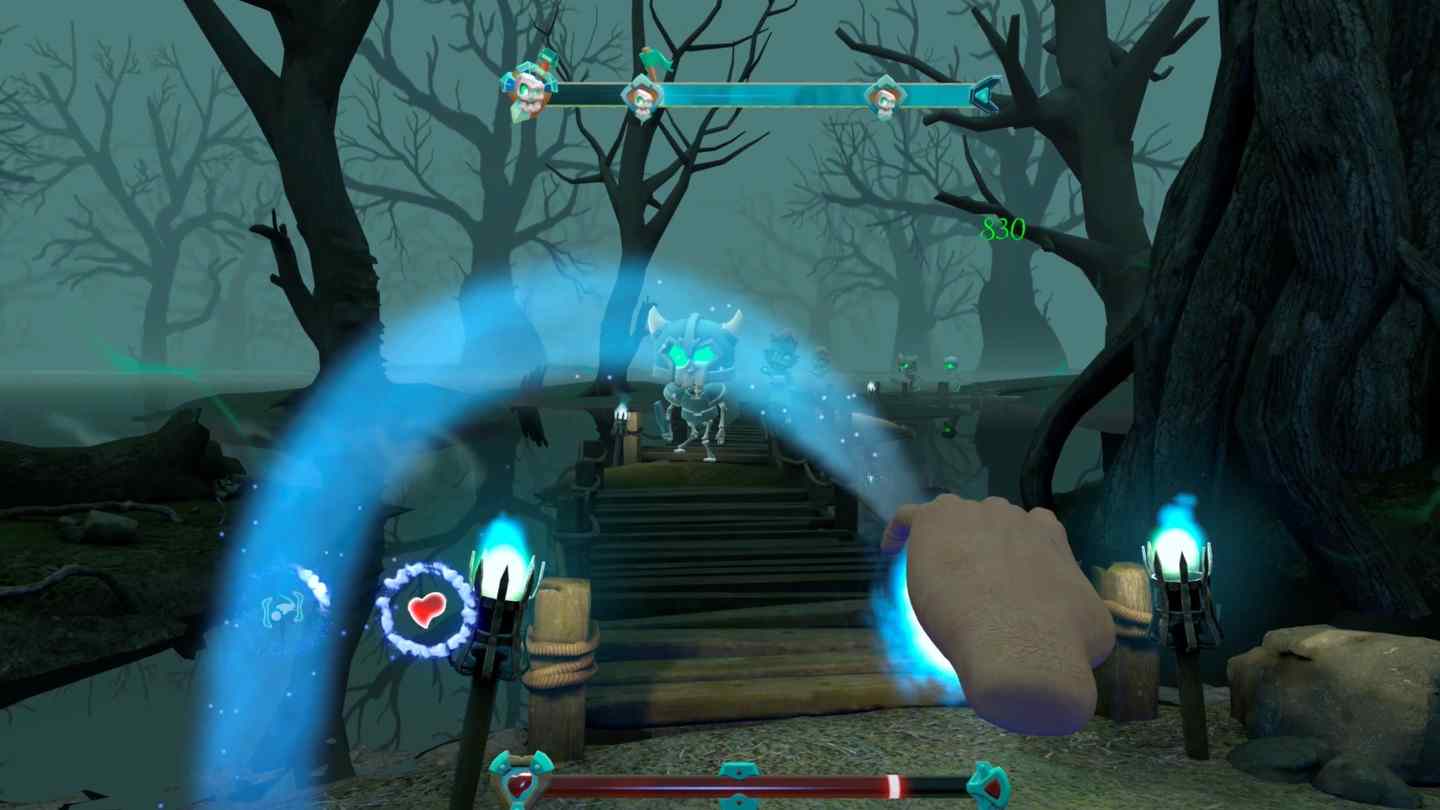Click the heart emblem on the left end of the health bar

point(518,785)
